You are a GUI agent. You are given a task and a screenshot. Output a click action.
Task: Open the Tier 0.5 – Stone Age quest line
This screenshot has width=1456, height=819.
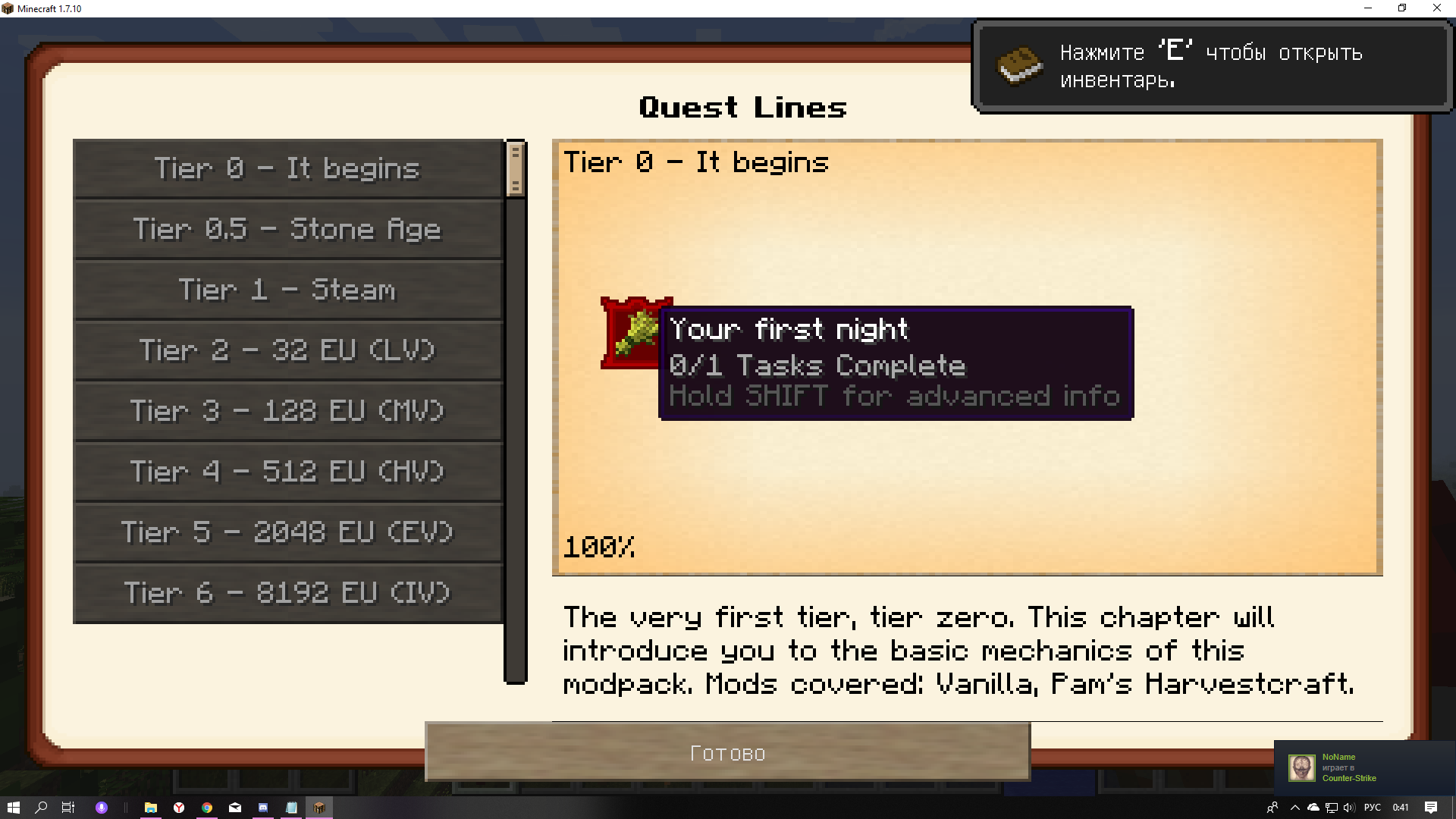pos(287,229)
